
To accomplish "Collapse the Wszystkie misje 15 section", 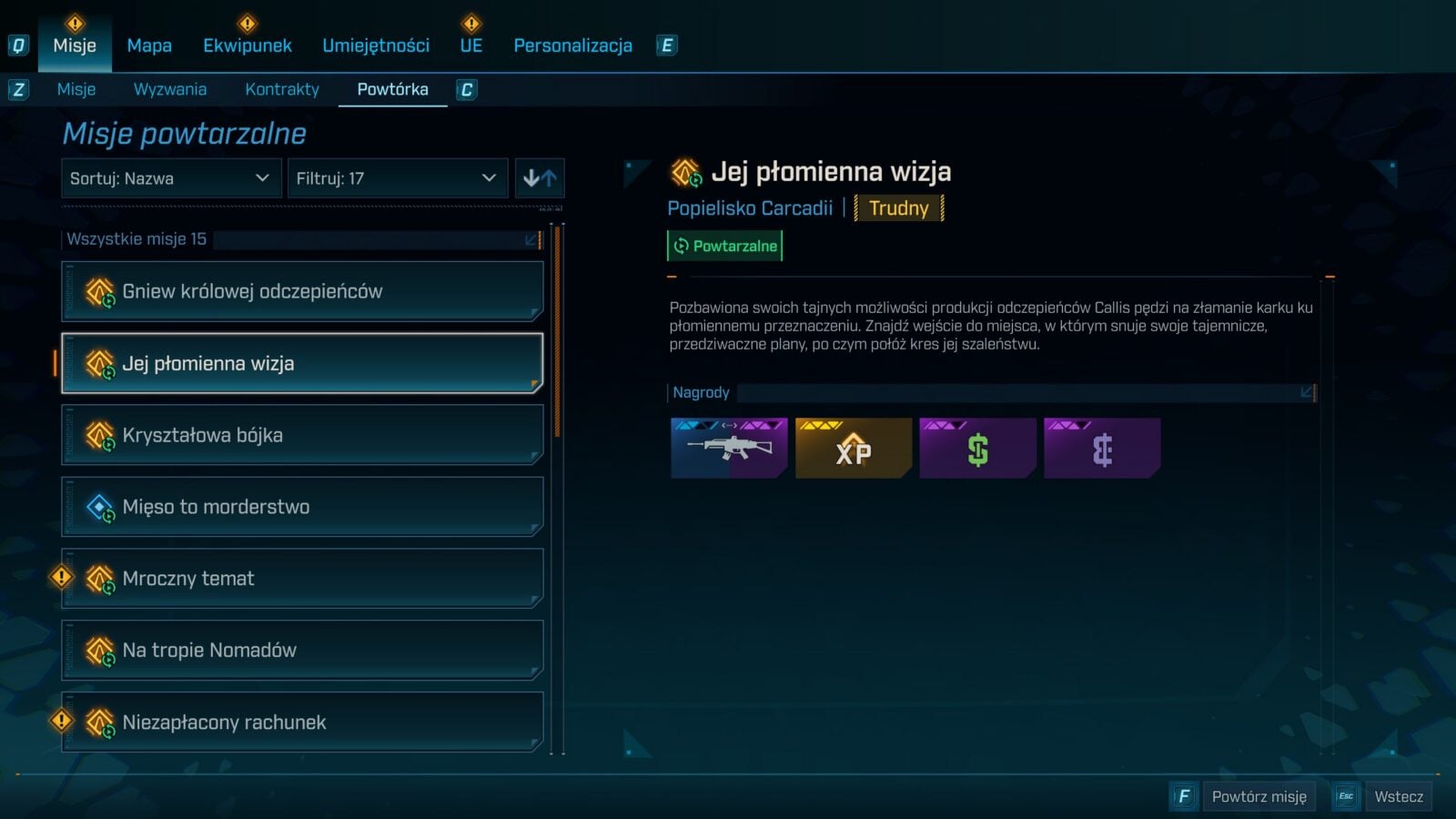I will point(531,239).
